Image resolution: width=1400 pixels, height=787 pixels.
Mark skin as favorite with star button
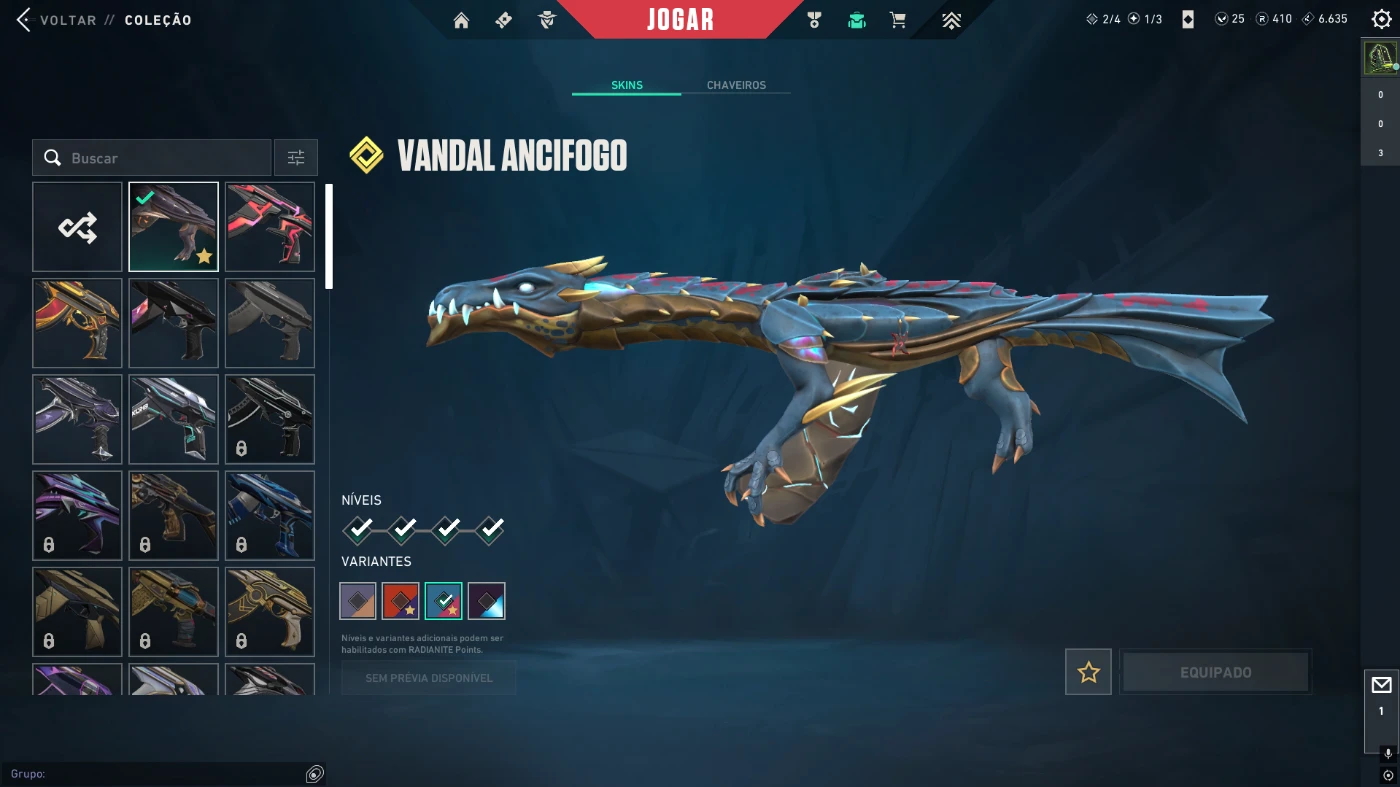[1088, 672]
